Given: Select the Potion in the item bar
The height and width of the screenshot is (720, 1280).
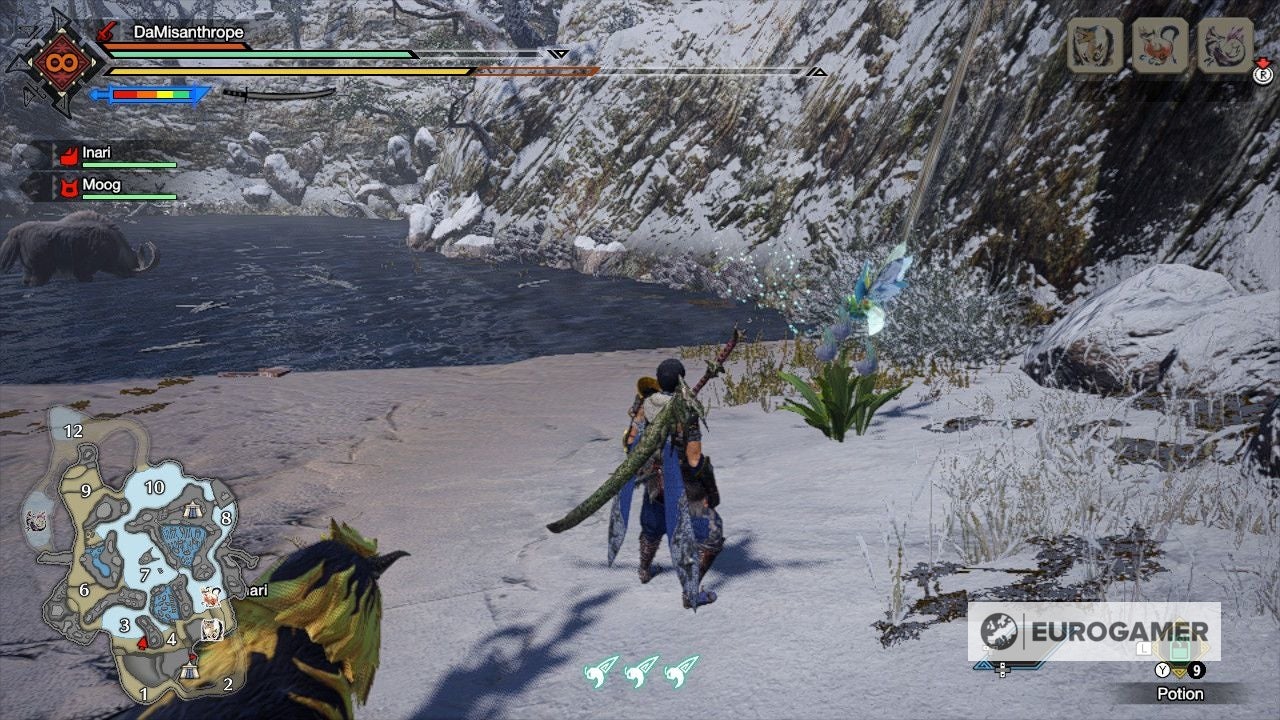Looking at the screenshot, I should (1180, 650).
